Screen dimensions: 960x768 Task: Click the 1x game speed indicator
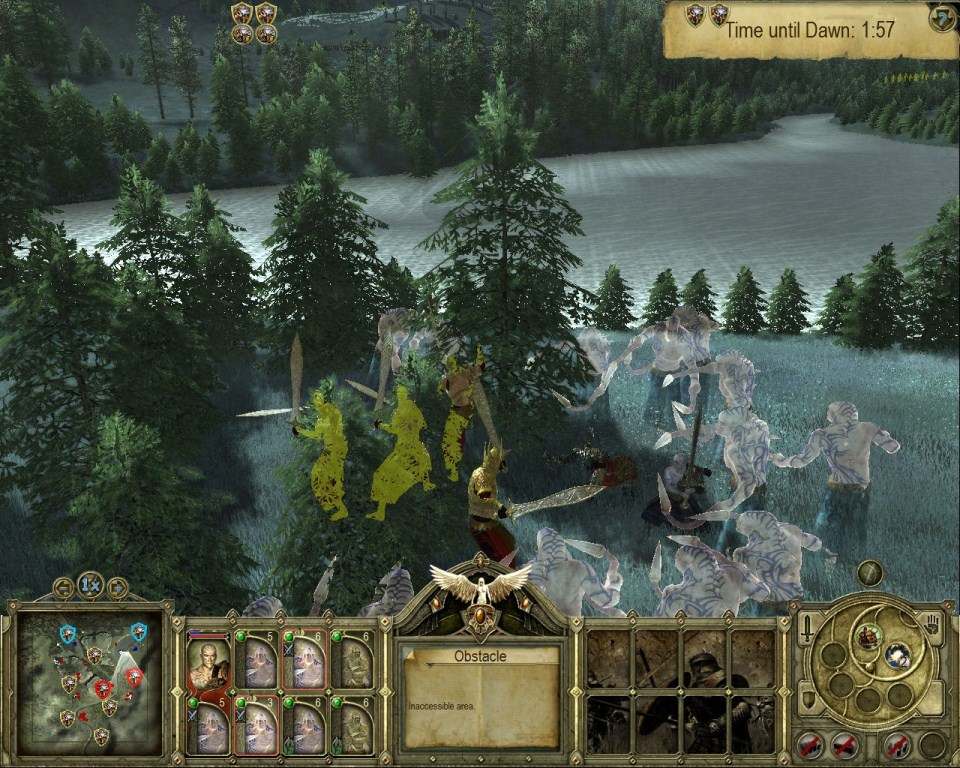pyautogui.click(x=91, y=586)
